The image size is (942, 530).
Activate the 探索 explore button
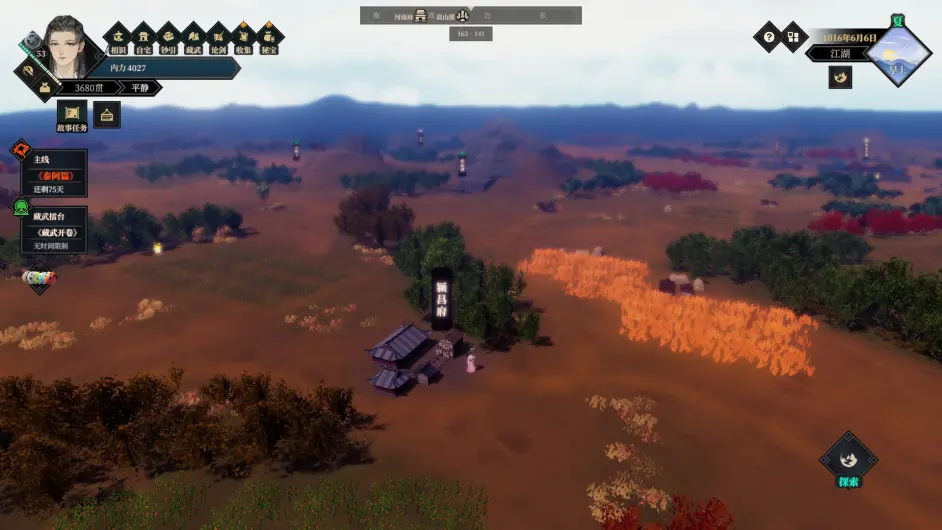(848, 464)
